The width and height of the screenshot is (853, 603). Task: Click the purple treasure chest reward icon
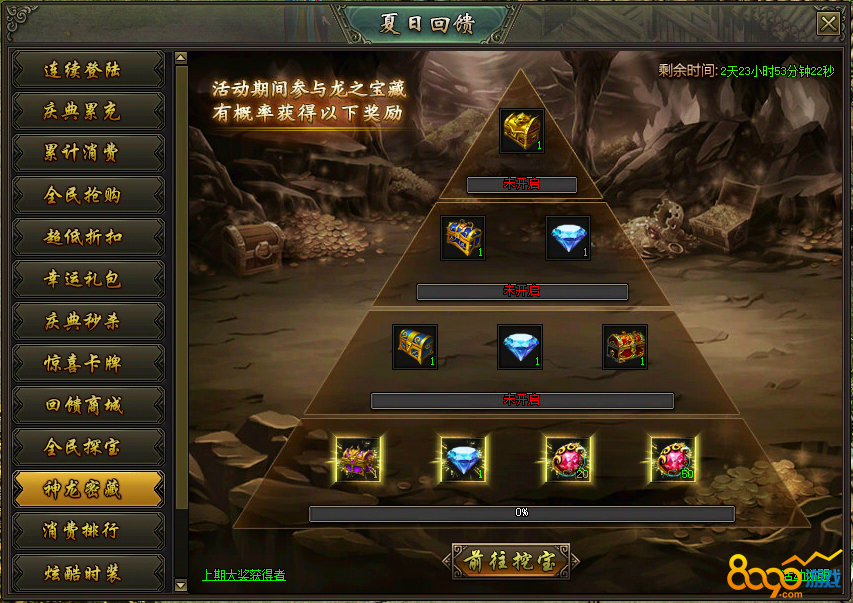356,460
